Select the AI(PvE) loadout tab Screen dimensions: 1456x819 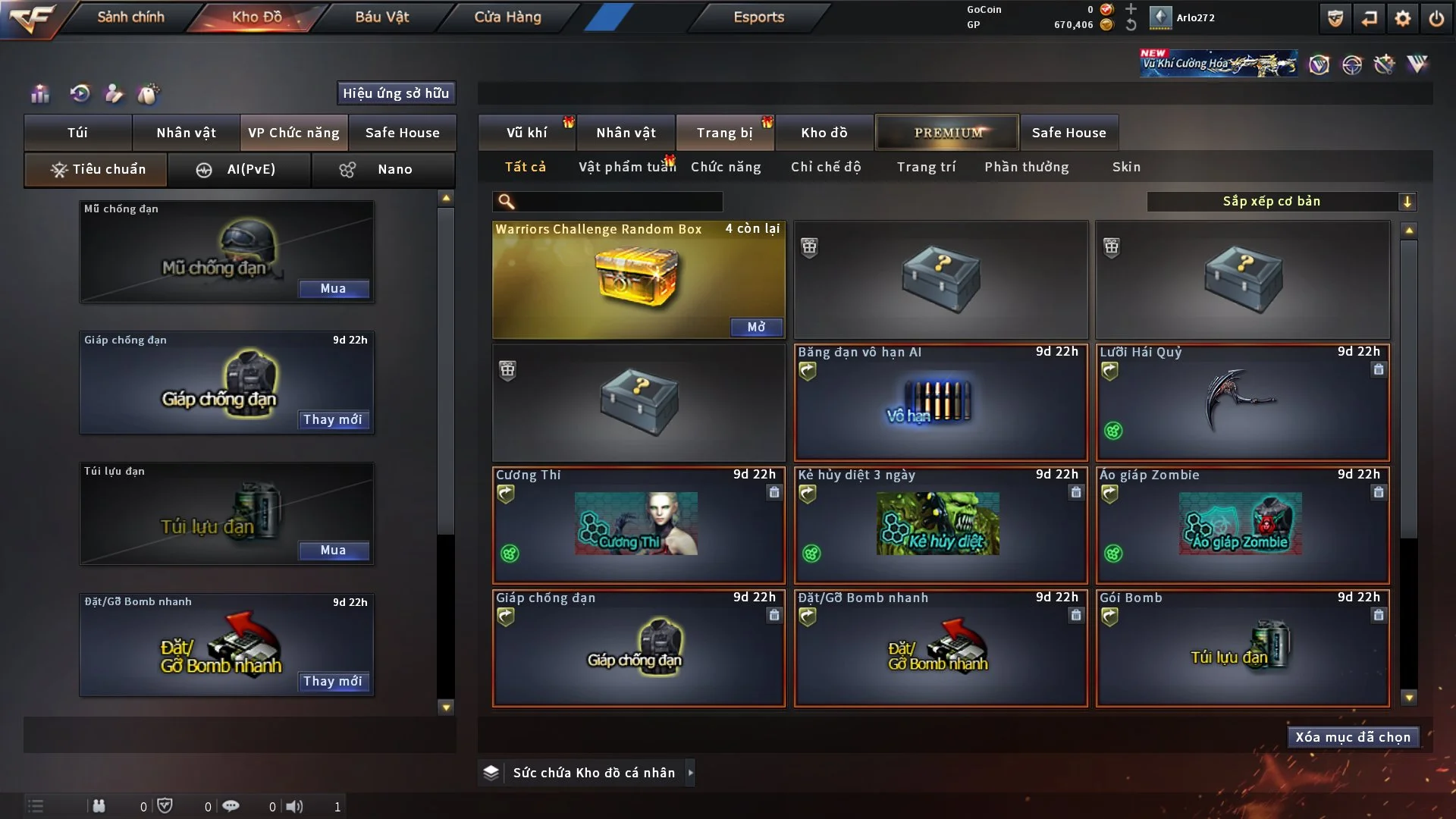tap(239, 169)
